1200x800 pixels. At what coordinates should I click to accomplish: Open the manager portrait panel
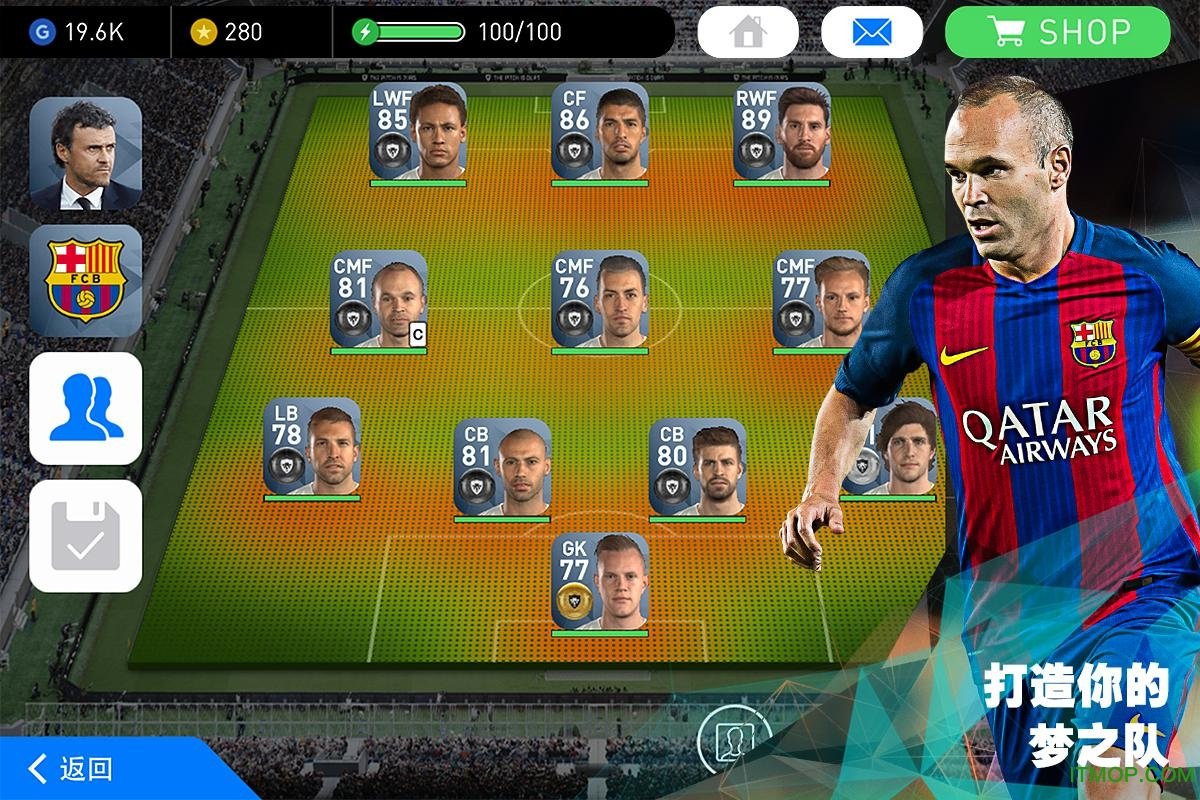tap(86, 153)
